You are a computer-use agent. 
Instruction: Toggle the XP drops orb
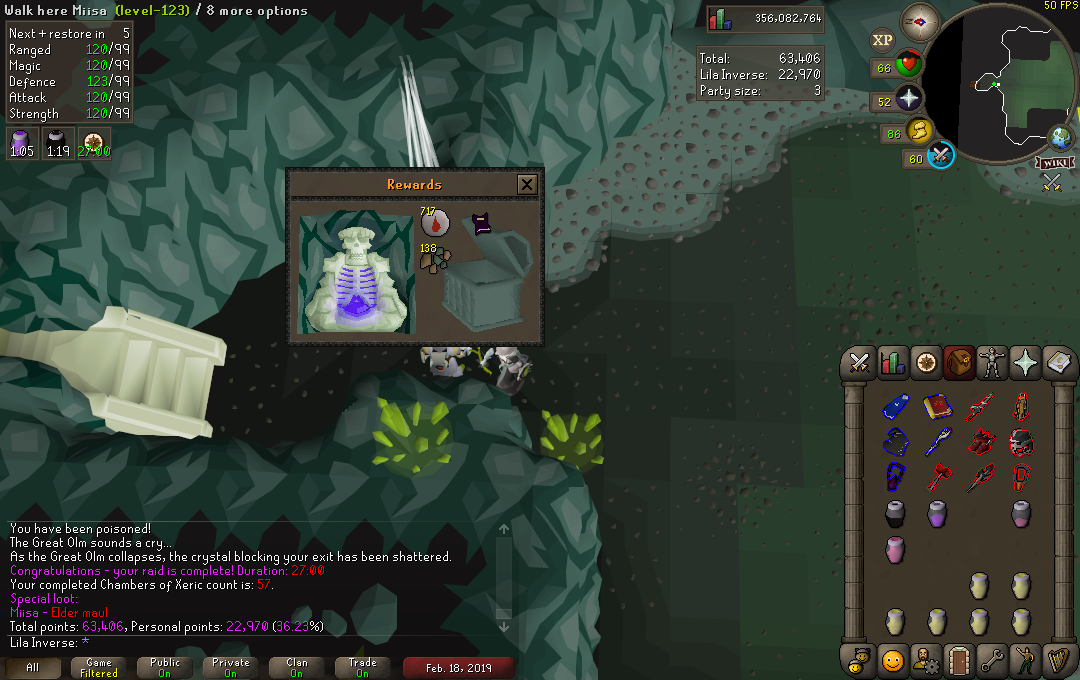click(x=882, y=40)
